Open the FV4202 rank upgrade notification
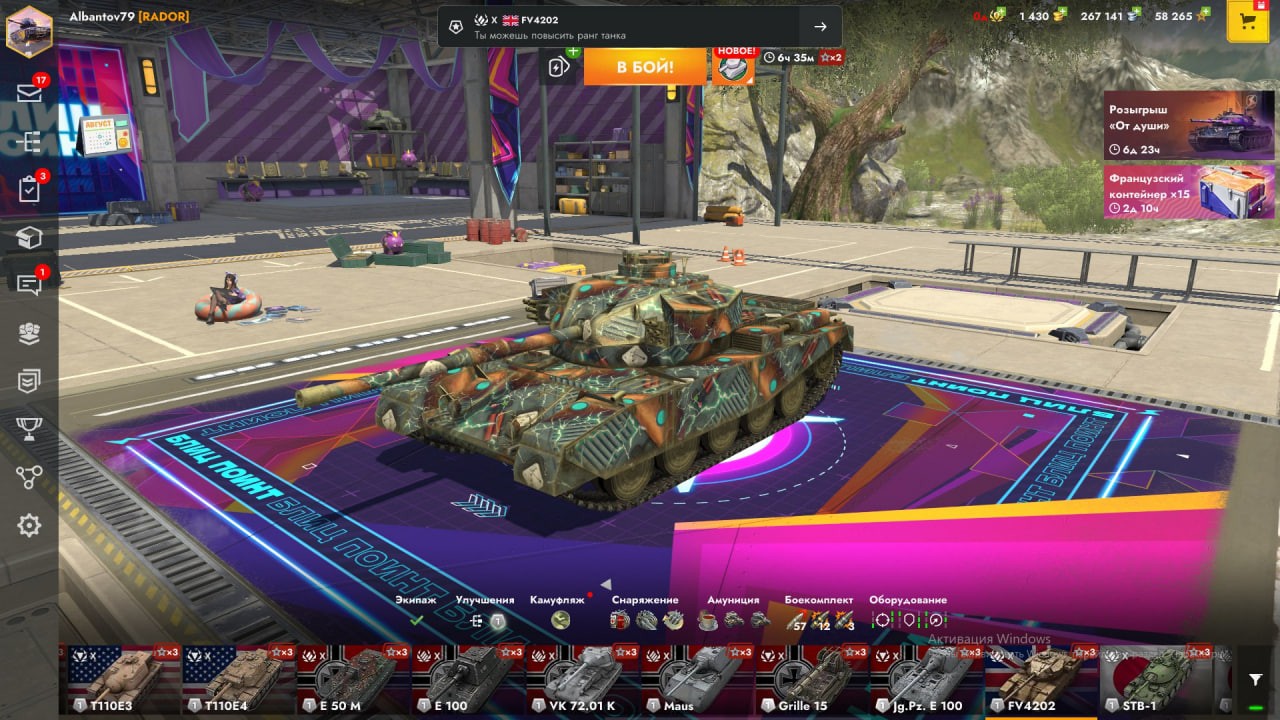The image size is (1280, 720). 639,27
